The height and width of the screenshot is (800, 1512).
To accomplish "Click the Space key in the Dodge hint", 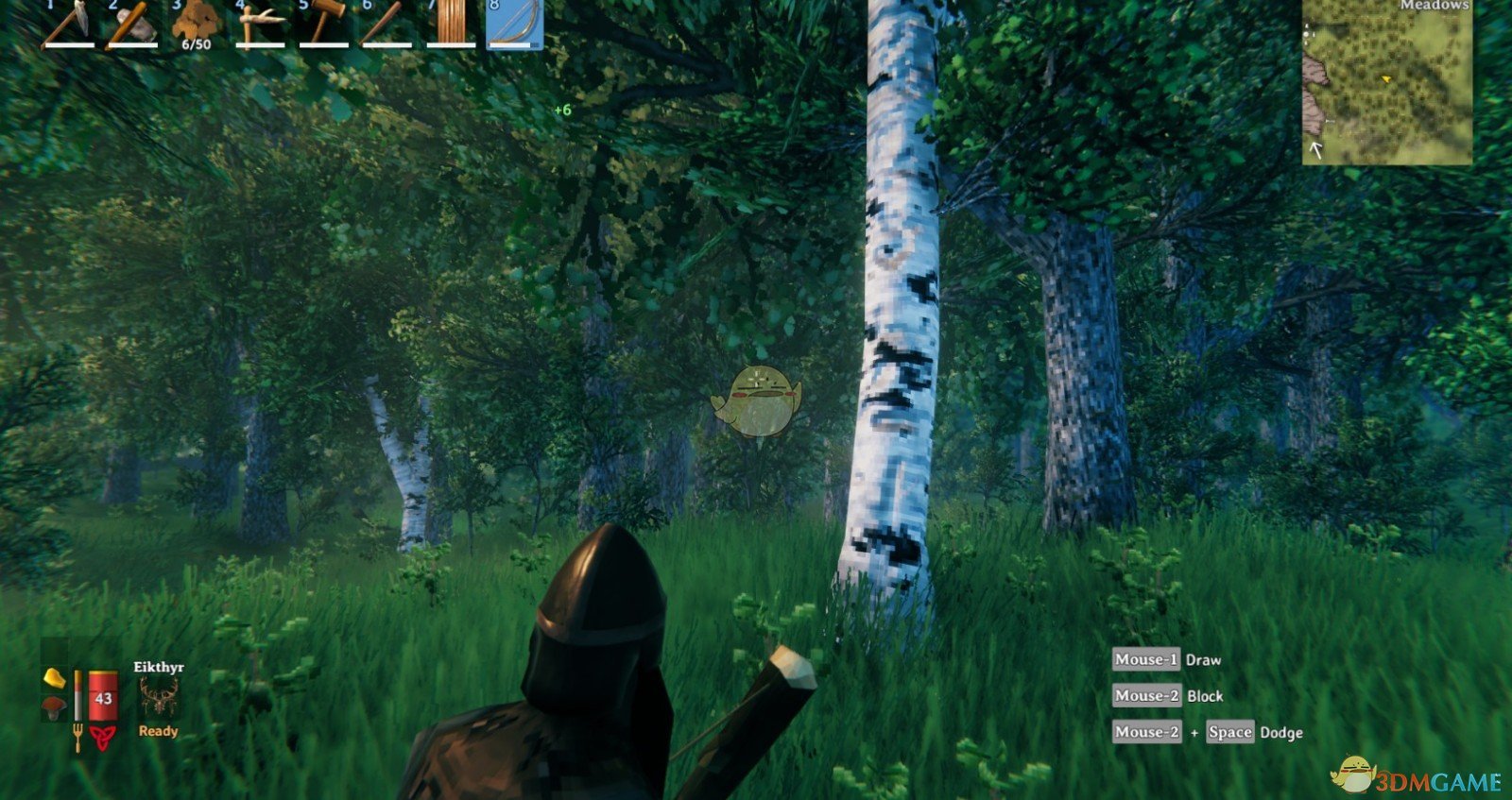I will point(1228,732).
